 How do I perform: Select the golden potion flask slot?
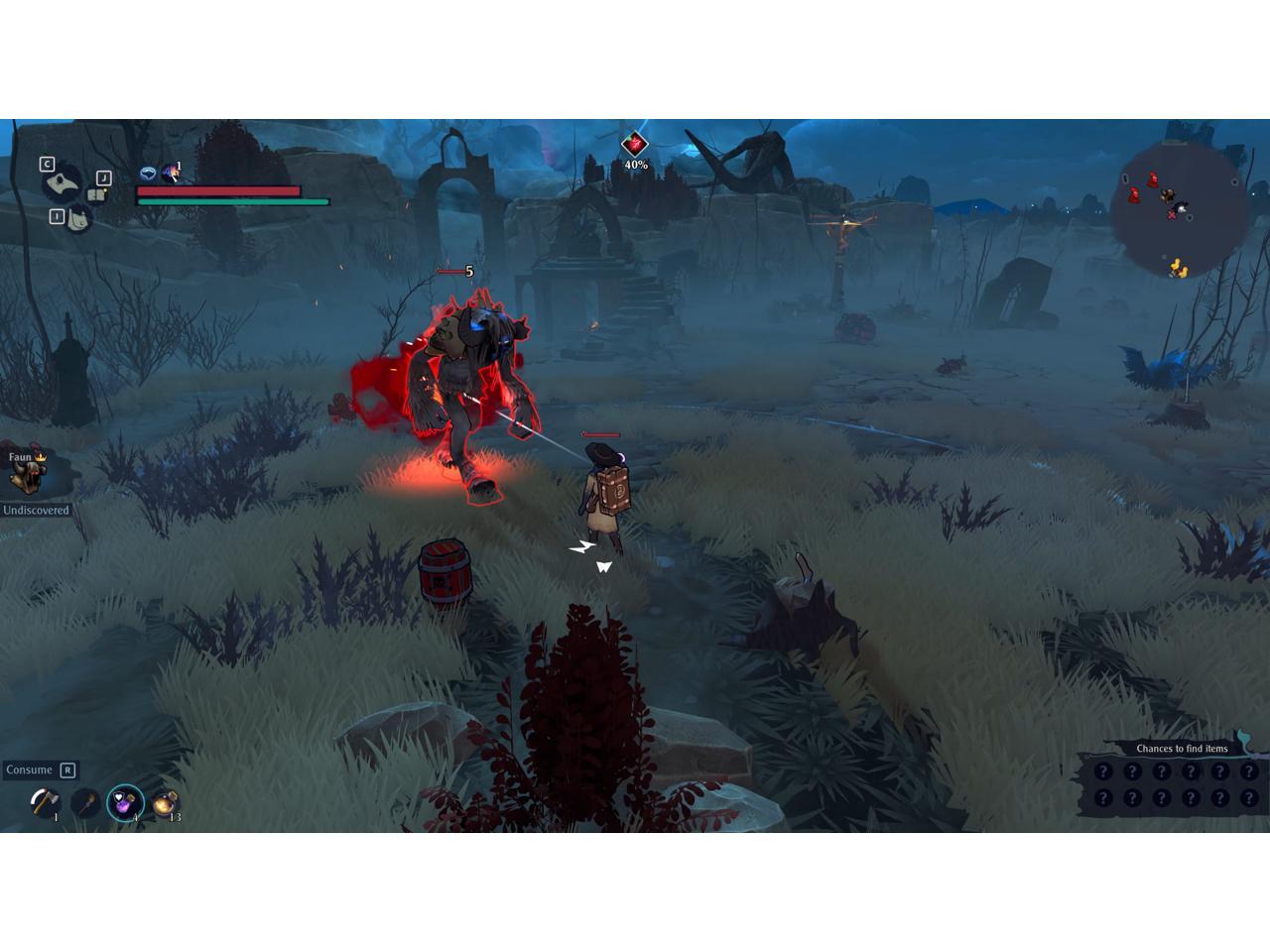[166, 802]
